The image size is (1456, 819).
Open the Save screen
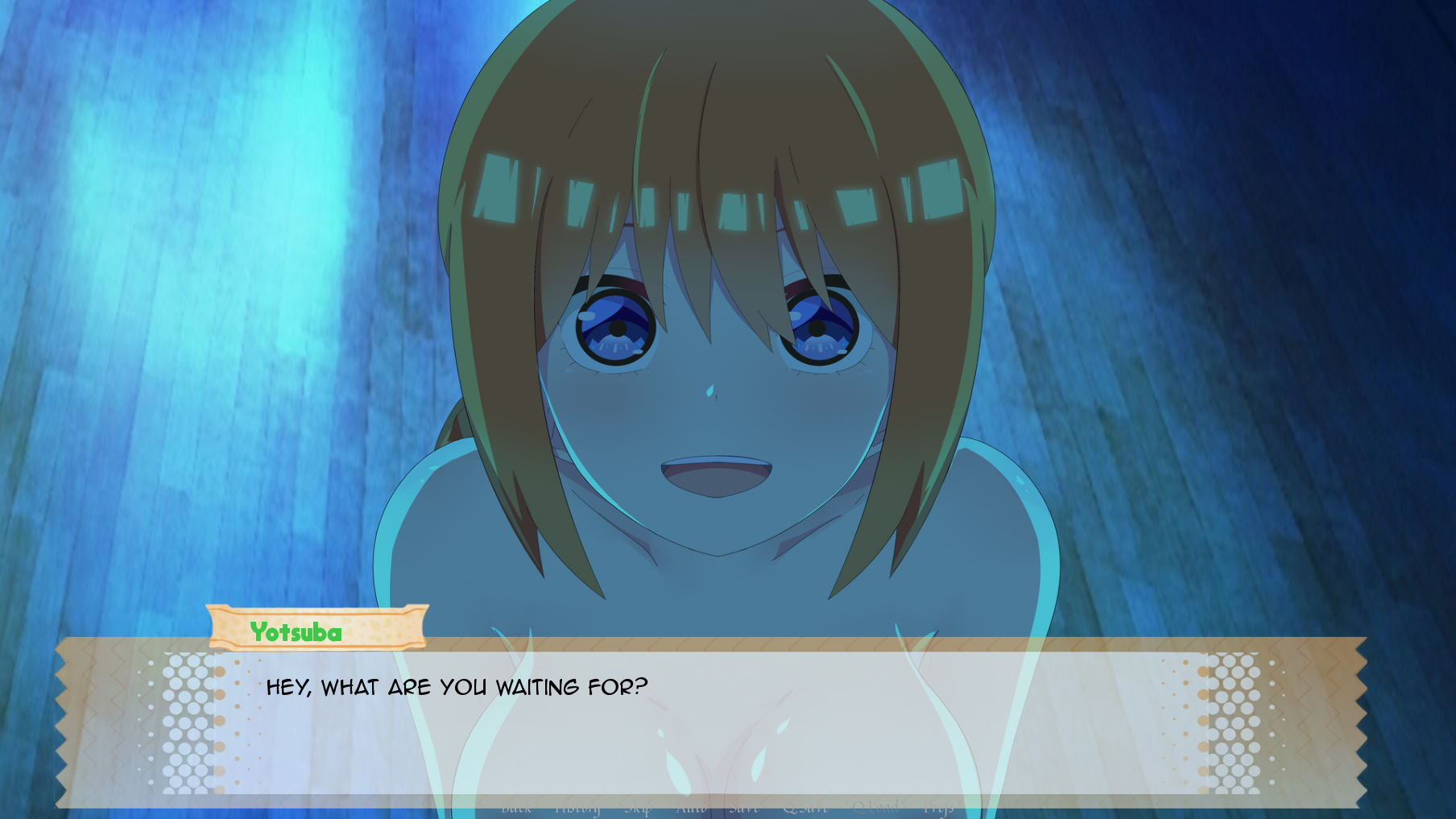point(743,808)
